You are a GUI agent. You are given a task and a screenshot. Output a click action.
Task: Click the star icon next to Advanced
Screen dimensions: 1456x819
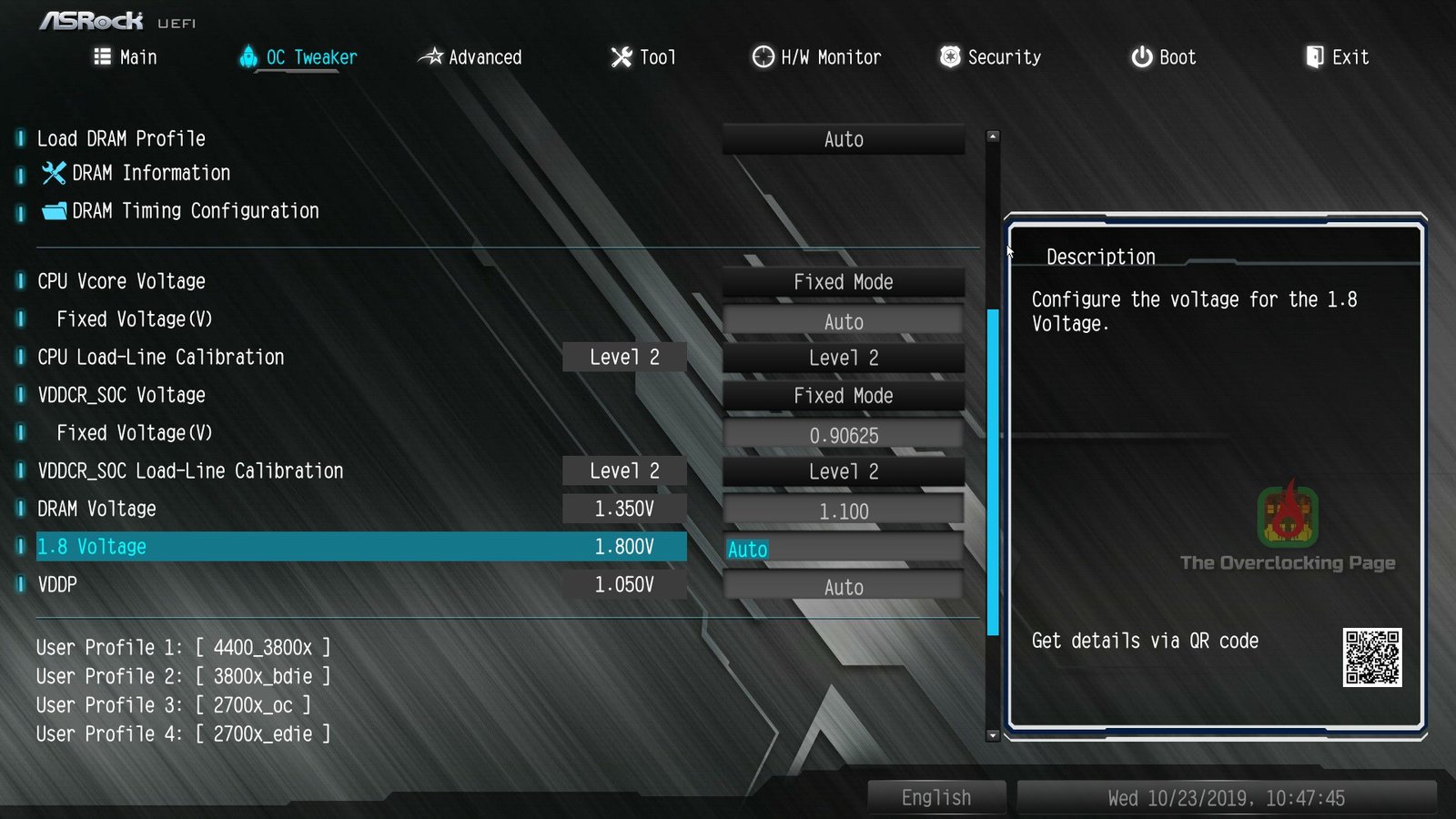coord(434,56)
